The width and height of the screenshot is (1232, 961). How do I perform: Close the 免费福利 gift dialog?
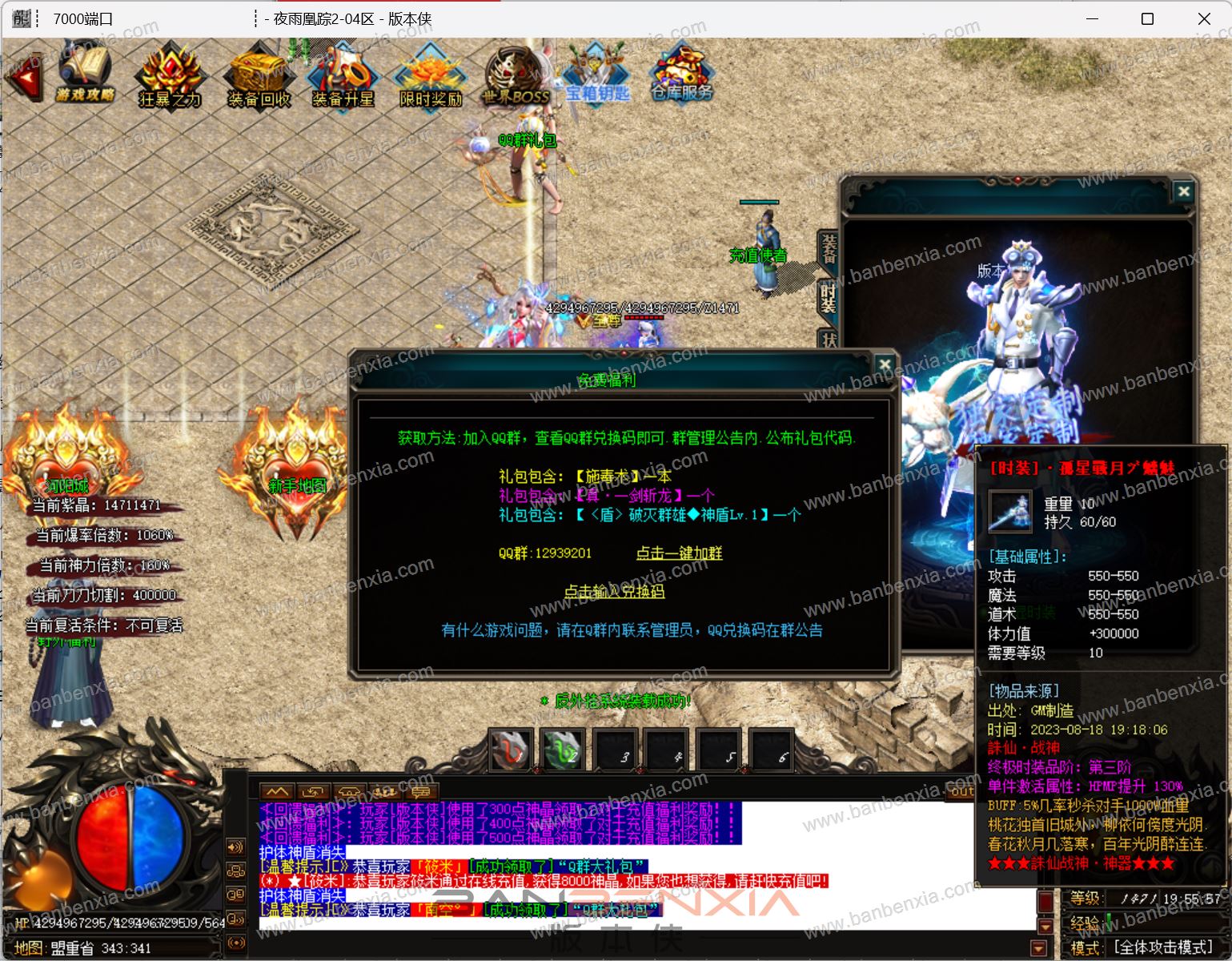click(884, 365)
